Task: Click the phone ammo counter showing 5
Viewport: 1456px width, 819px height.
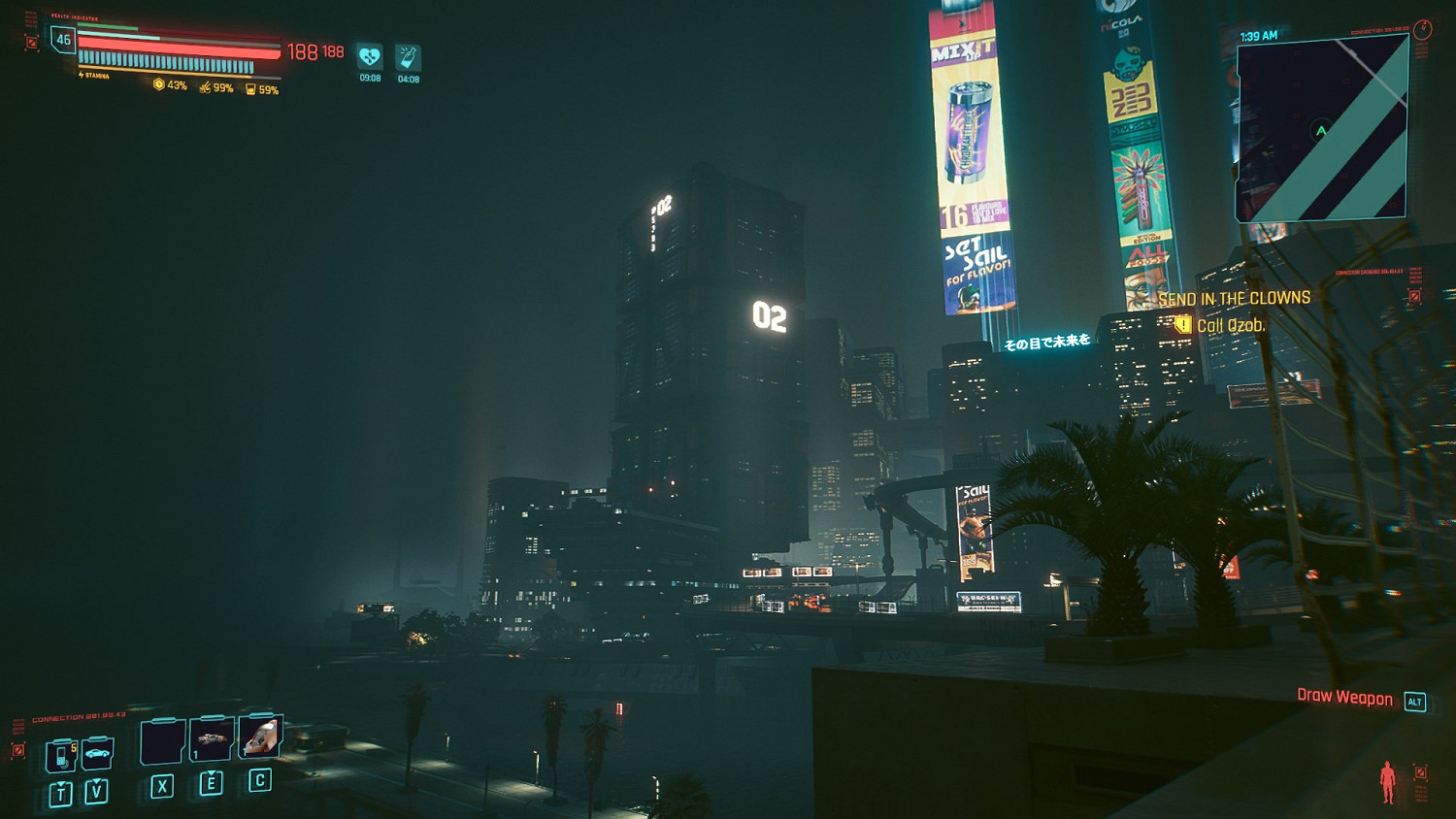Action: (x=72, y=745)
